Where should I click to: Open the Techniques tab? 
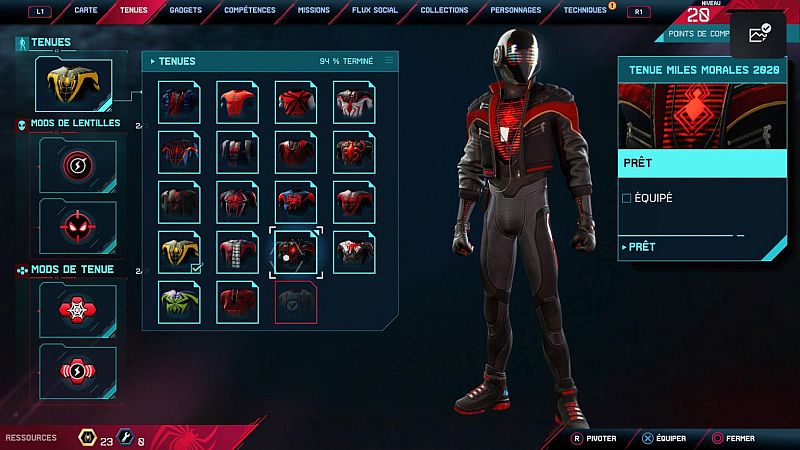pos(585,10)
